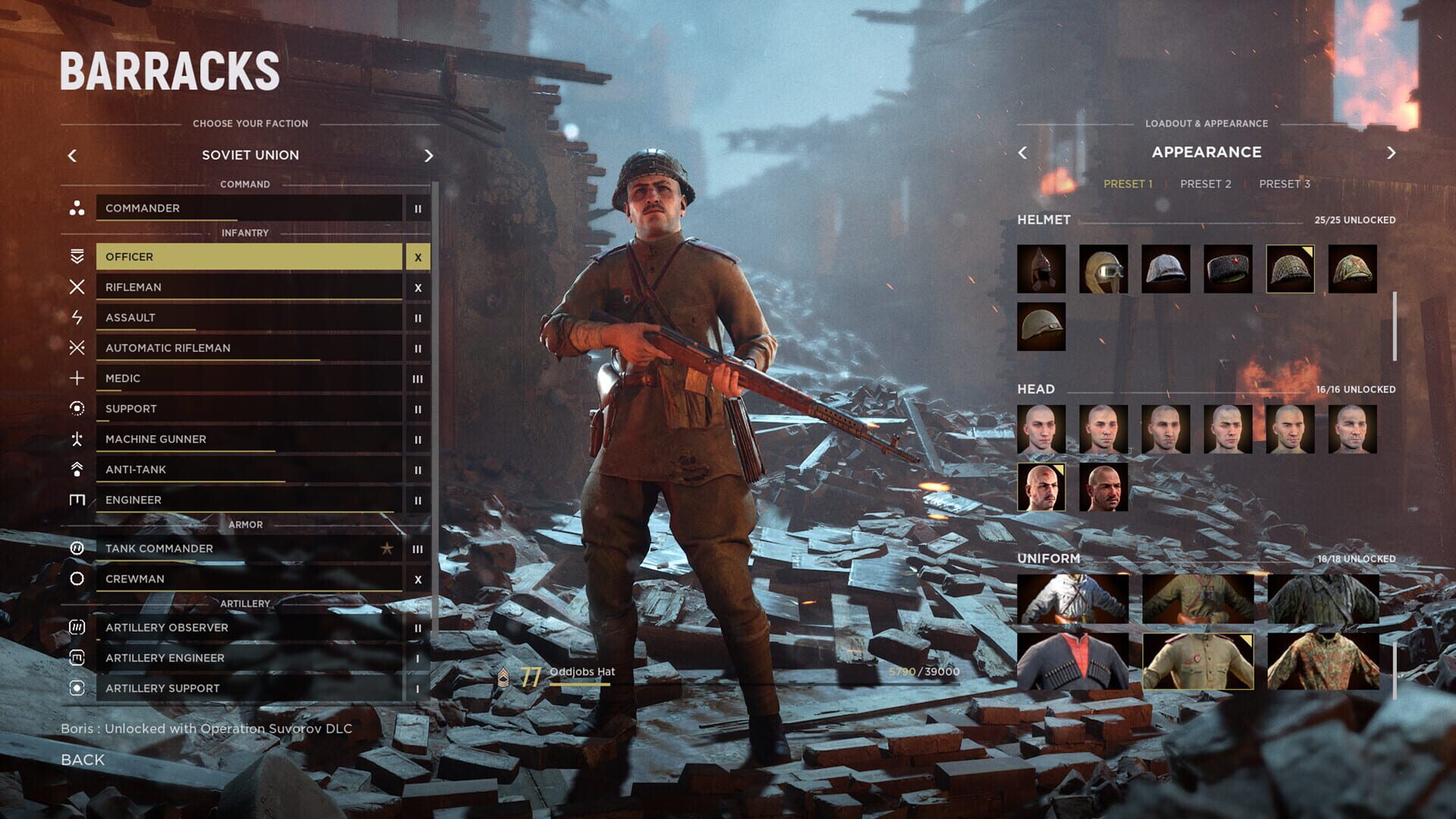Viewport: 1456px width, 819px height.
Task: Open the PRESET 3 tab
Action: coord(1284,183)
